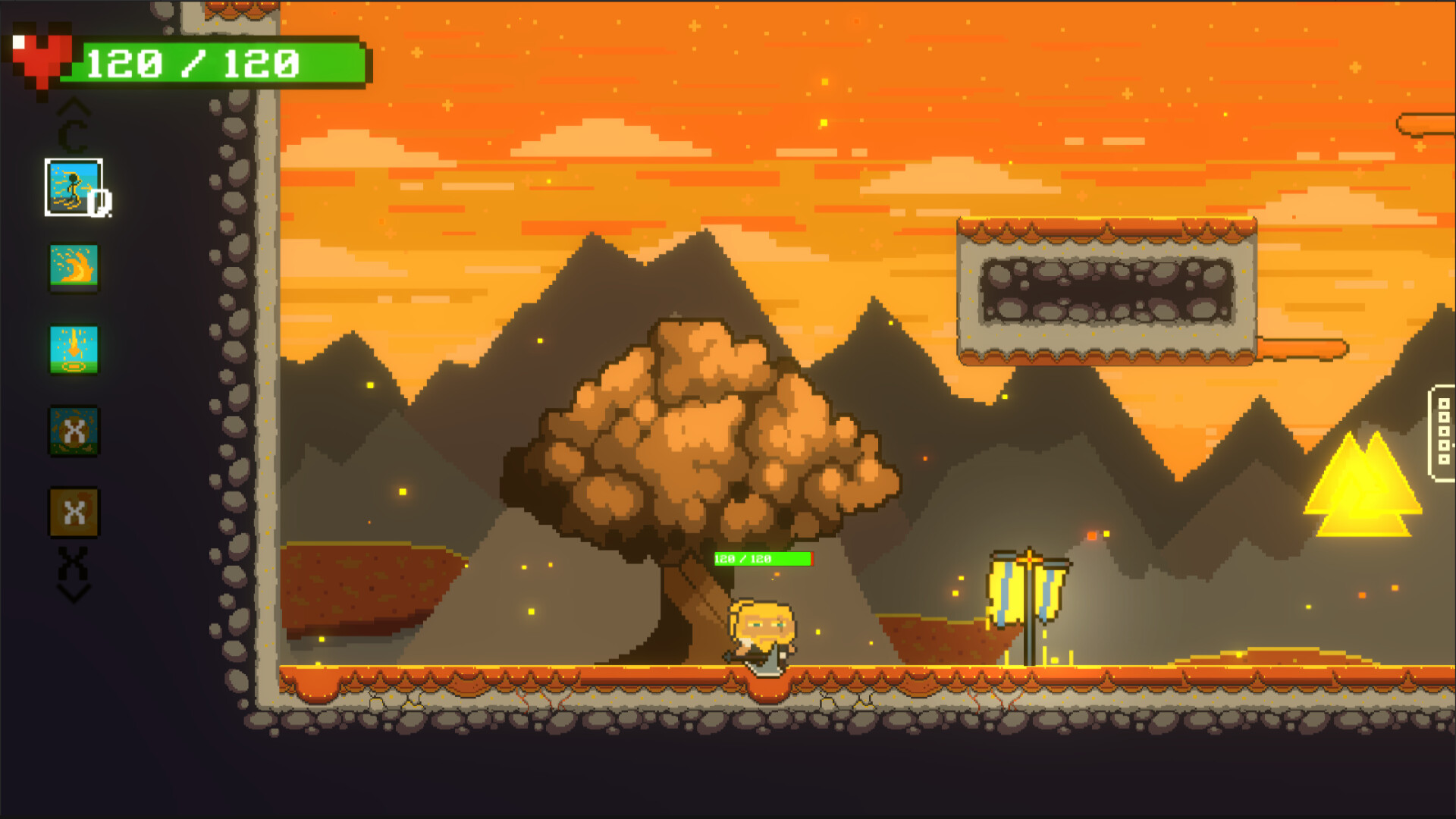Click the first locked ability slot with X

74,432
